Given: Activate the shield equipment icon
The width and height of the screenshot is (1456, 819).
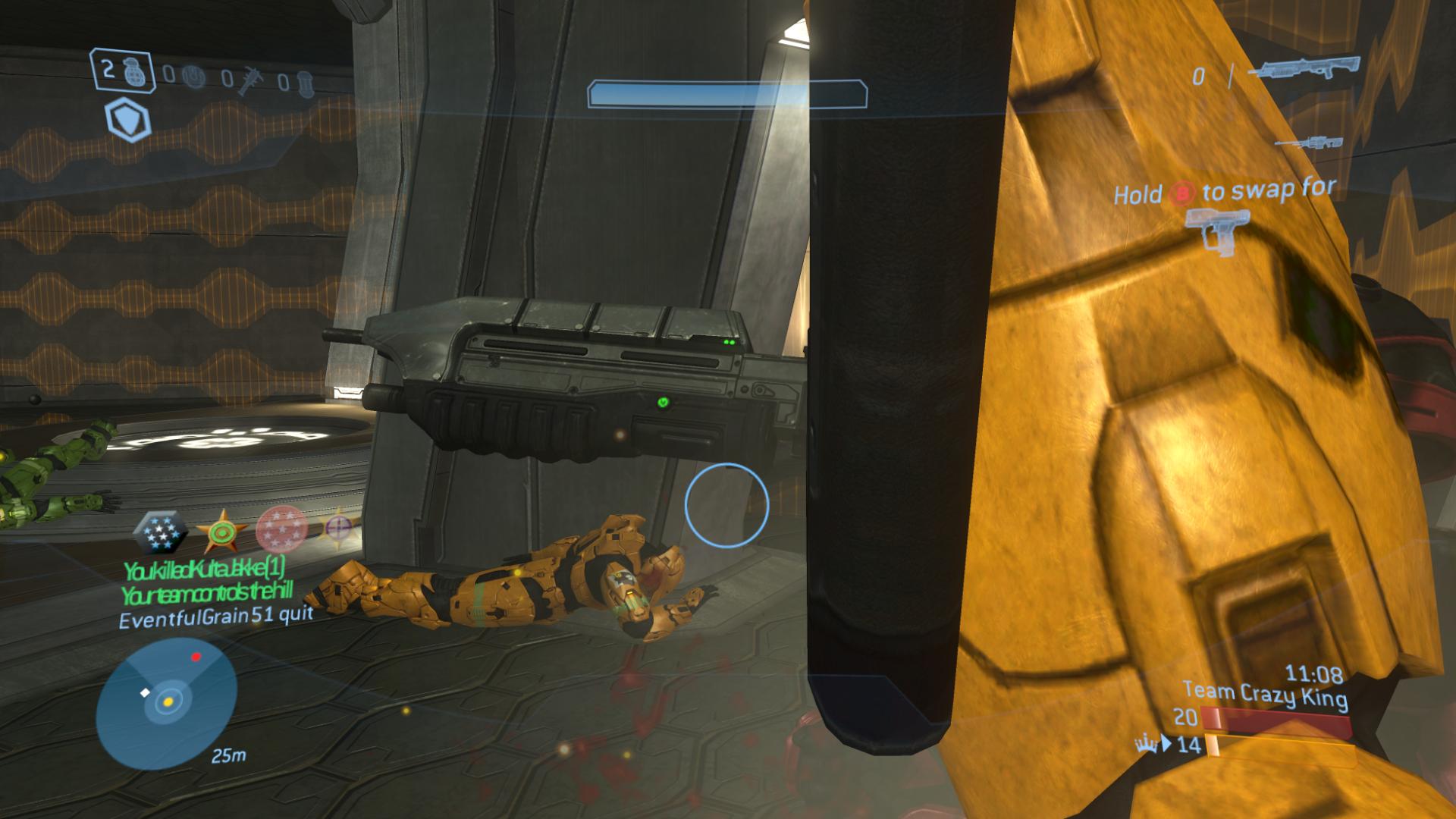Looking at the screenshot, I should (127, 121).
